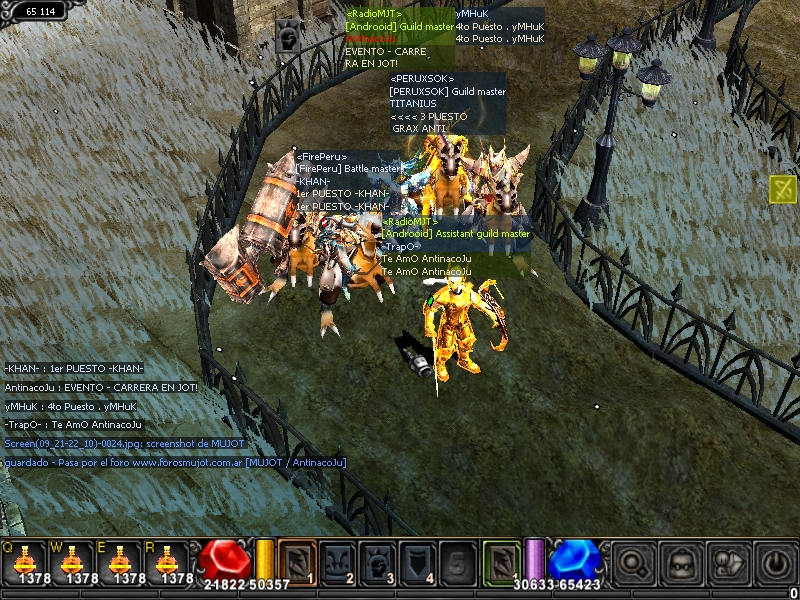
Task: Click the power button to open system menu
Action: click(x=775, y=563)
